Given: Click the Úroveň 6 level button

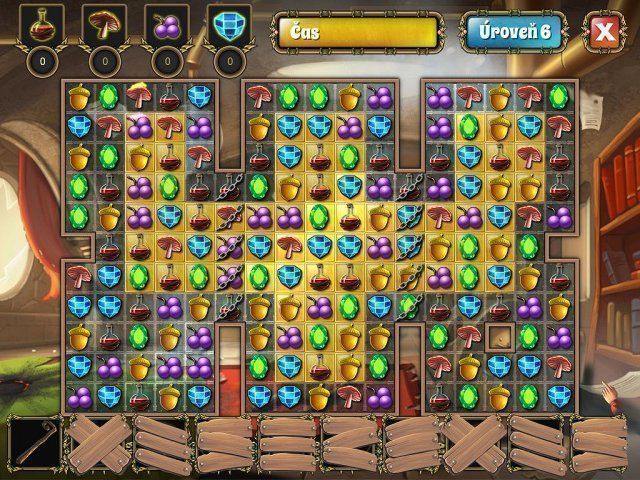Looking at the screenshot, I should click(x=512, y=32).
